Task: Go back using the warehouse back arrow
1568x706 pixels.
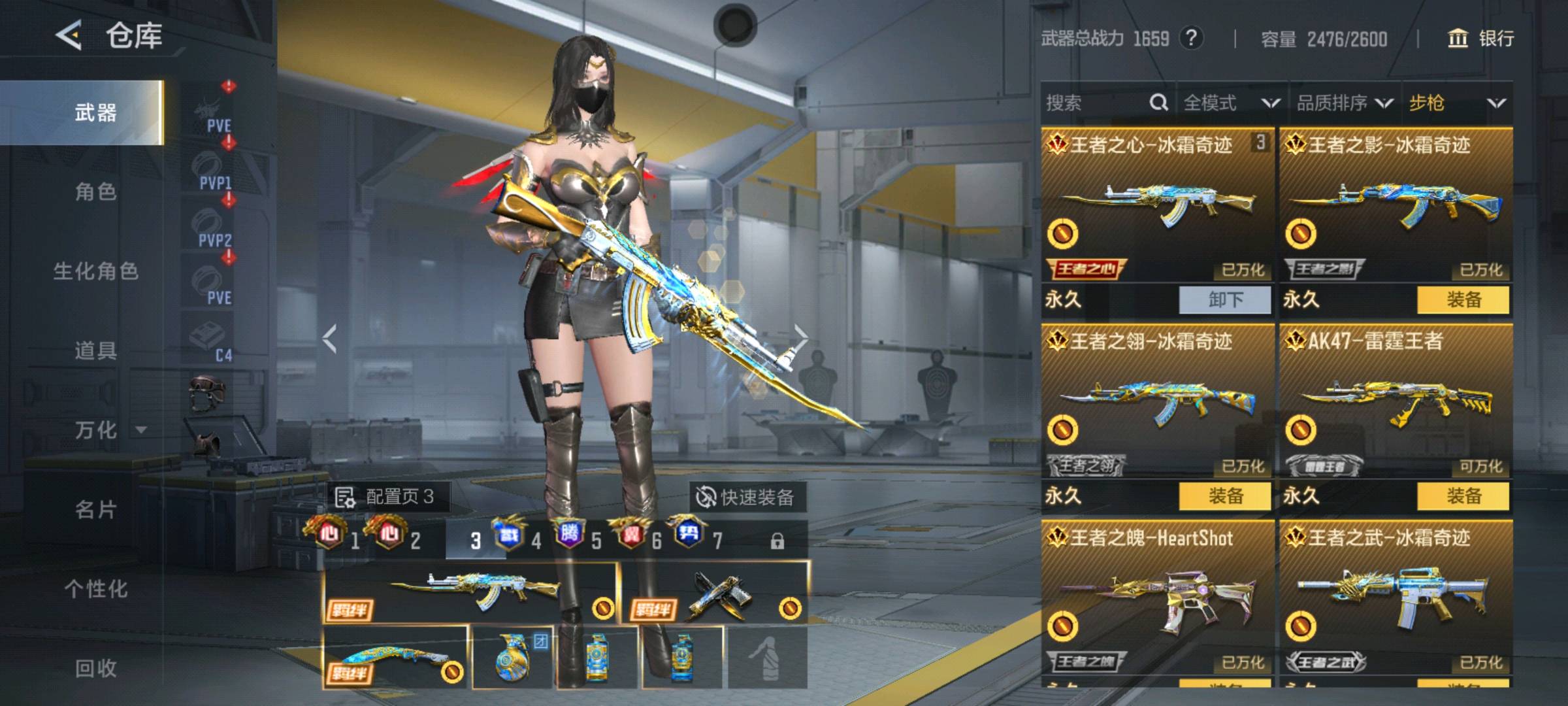Action: click(69, 35)
